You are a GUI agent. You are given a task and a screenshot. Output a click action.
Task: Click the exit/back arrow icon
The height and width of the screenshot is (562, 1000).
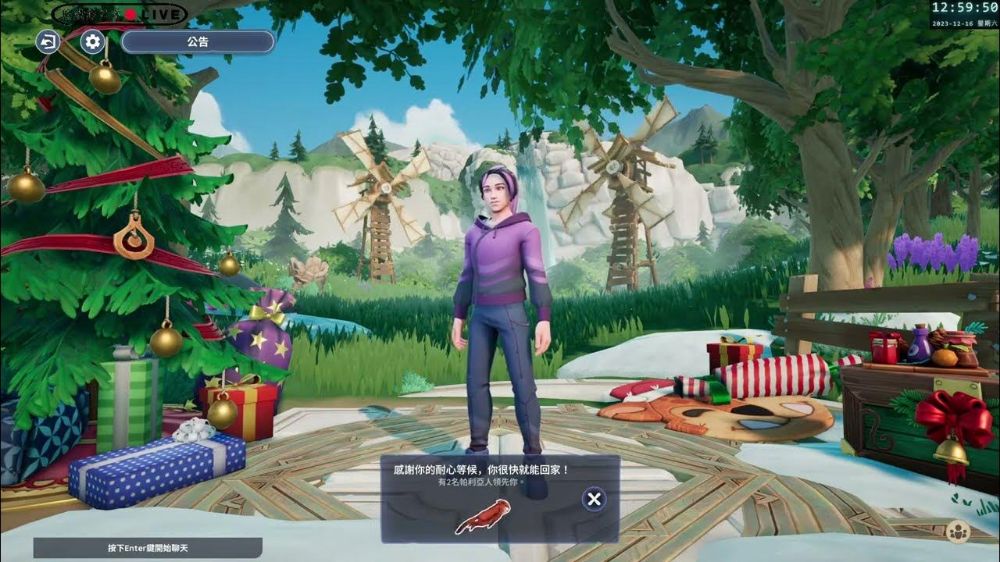[48, 42]
